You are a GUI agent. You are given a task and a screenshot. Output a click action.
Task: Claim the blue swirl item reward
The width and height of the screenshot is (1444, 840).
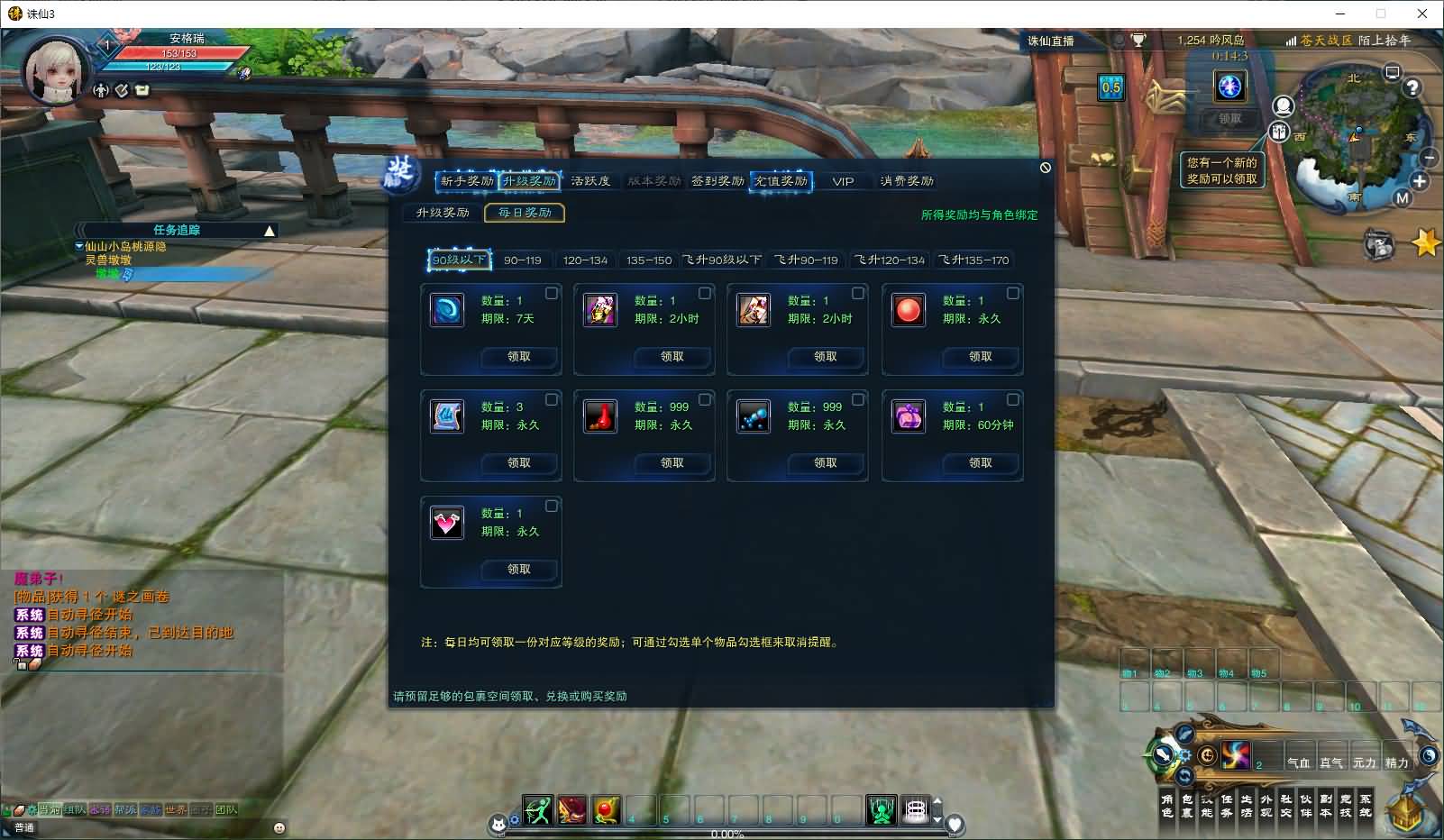tap(519, 357)
